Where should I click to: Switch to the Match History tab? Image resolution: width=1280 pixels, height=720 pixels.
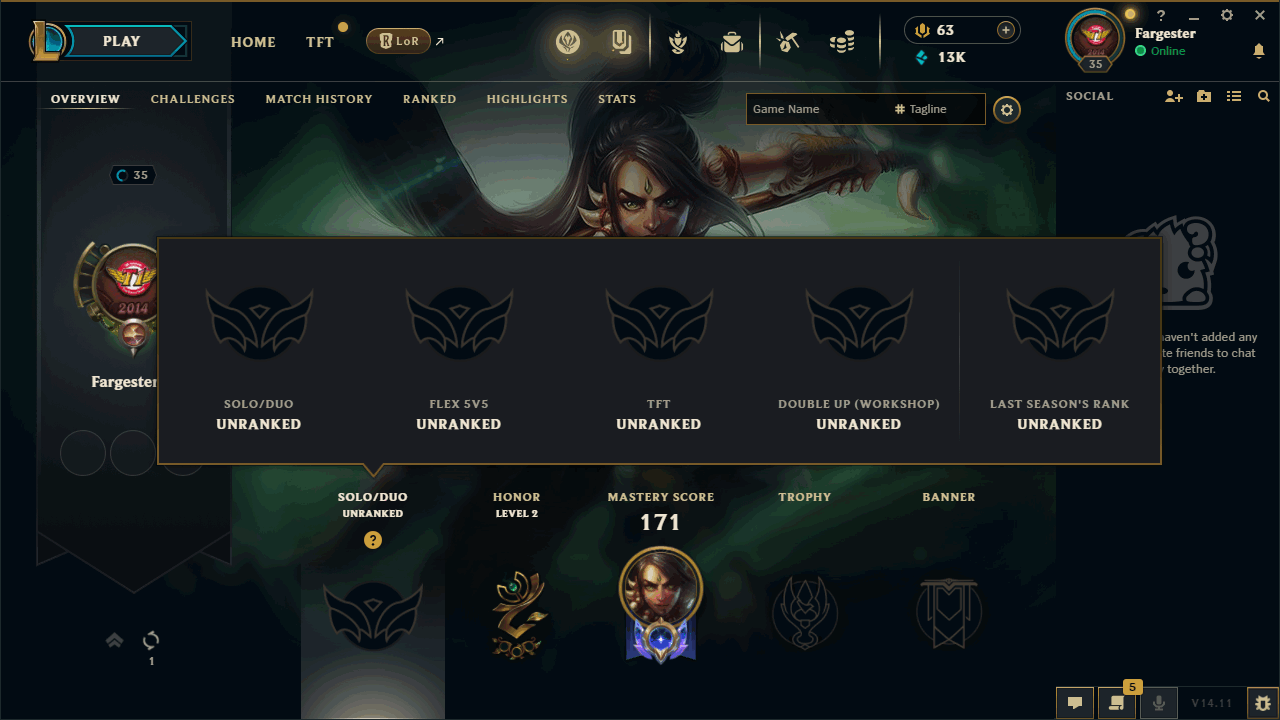click(319, 99)
